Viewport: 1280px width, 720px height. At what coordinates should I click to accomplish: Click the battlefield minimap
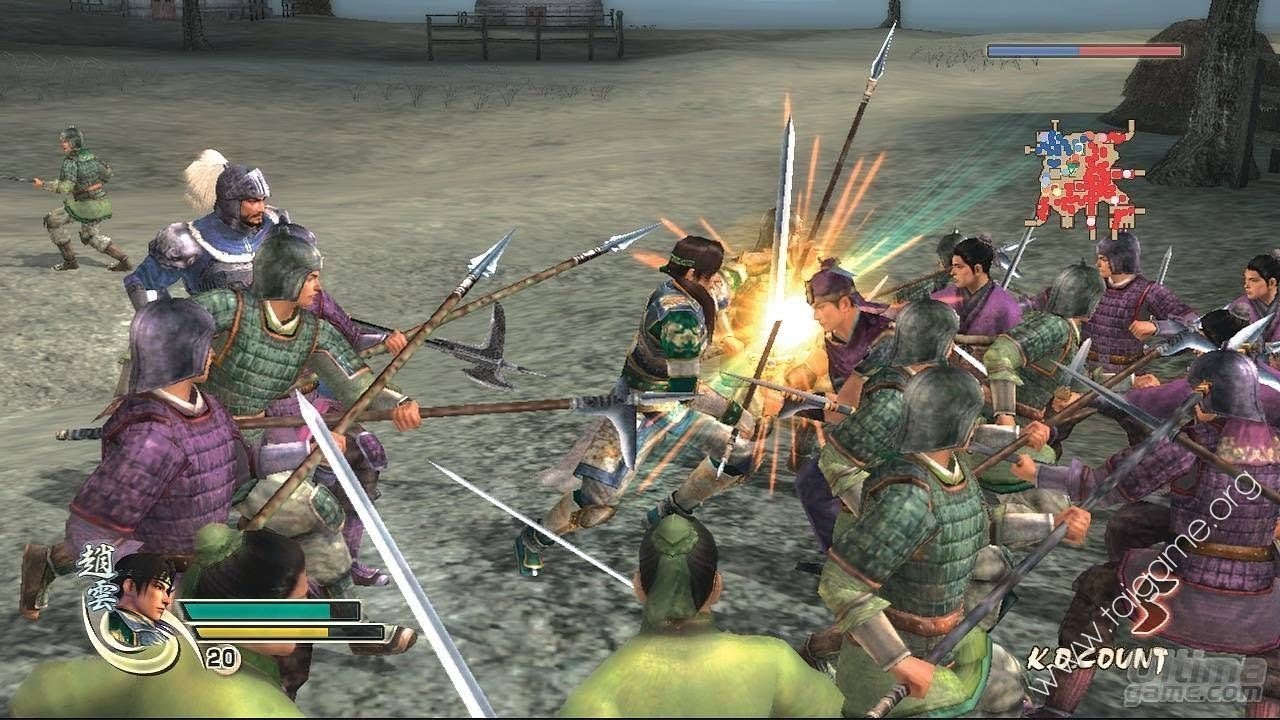coord(1085,180)
